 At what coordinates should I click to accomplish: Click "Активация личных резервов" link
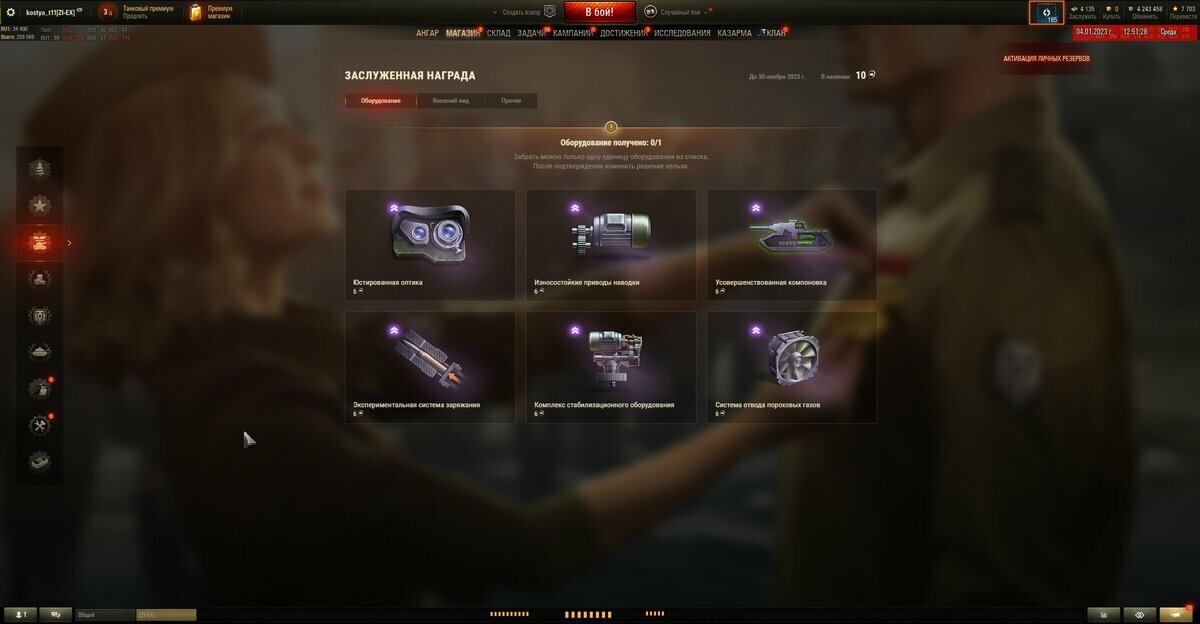point(1046,59)
